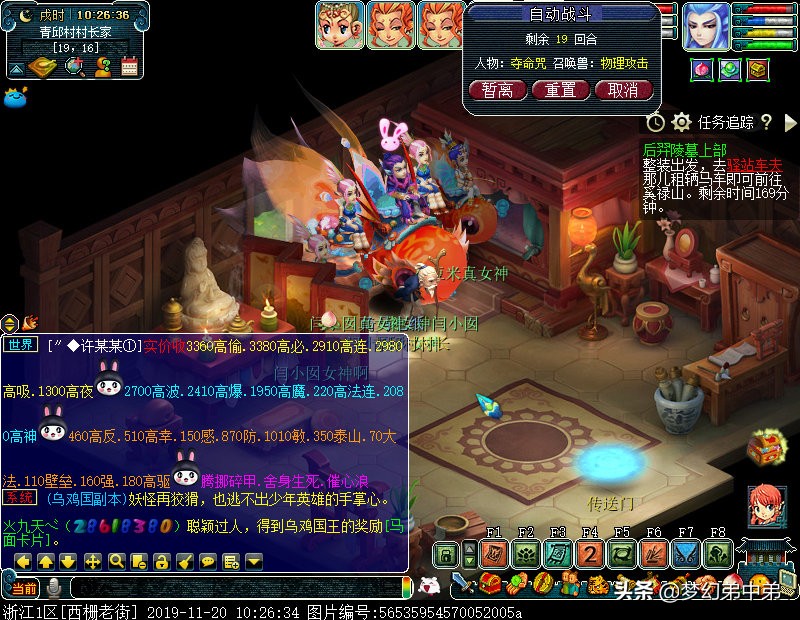Click the orange helper icon with question mark
Viewport: 800px width, 620px height.
pos(102,67)
